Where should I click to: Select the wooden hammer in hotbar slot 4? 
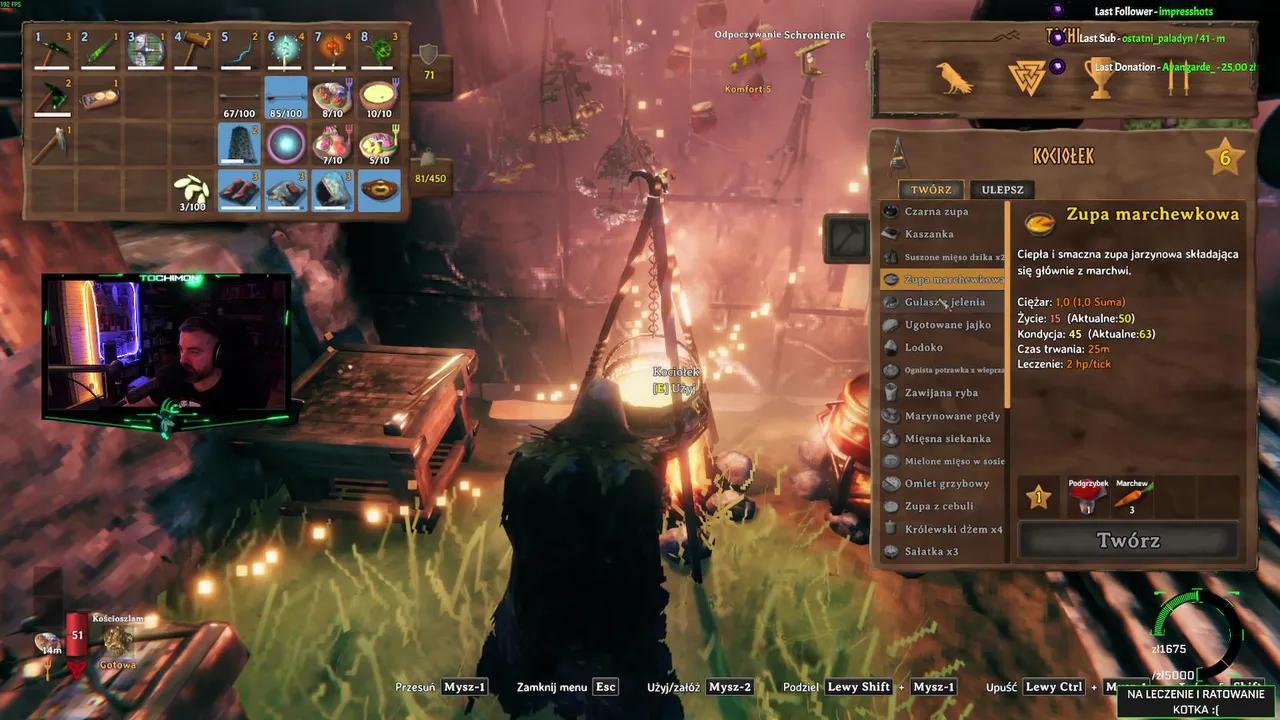point(193,49)
